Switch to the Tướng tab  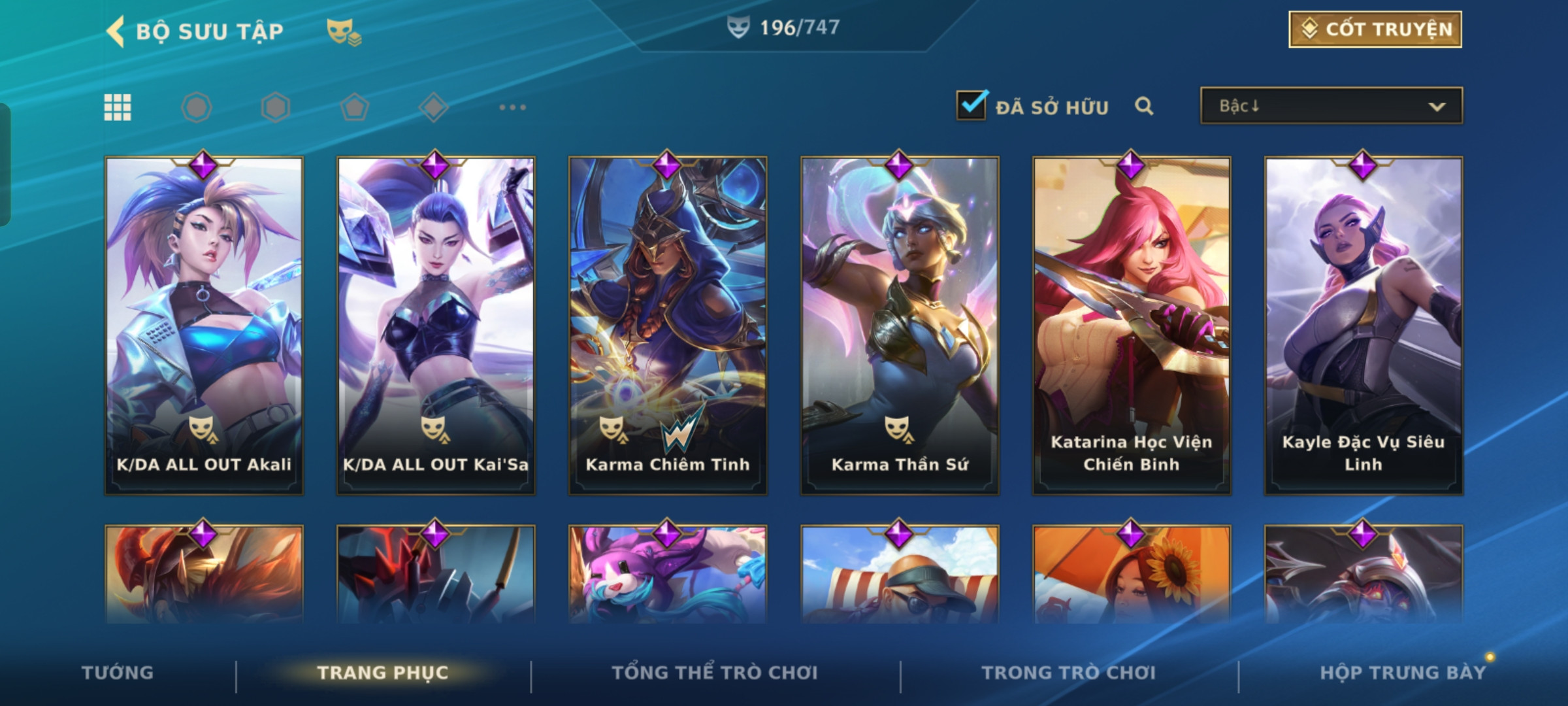pyautogui.click(x=118, y=673)
